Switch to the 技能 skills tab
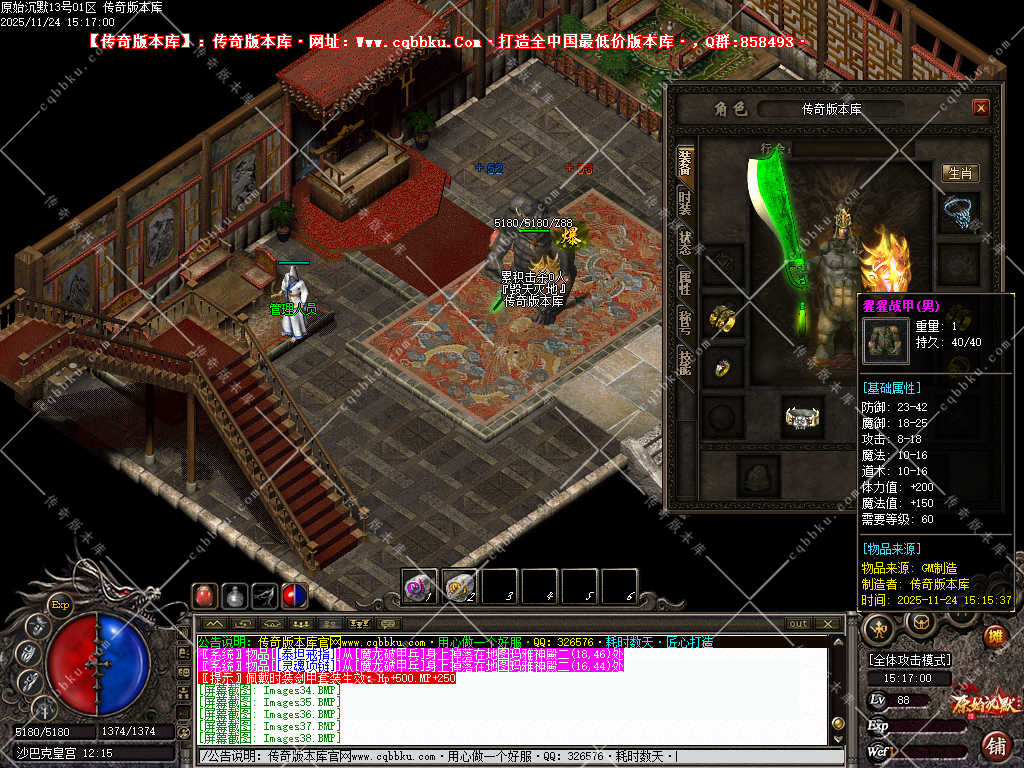This screenshot has height=768, width=1024. 685,361
